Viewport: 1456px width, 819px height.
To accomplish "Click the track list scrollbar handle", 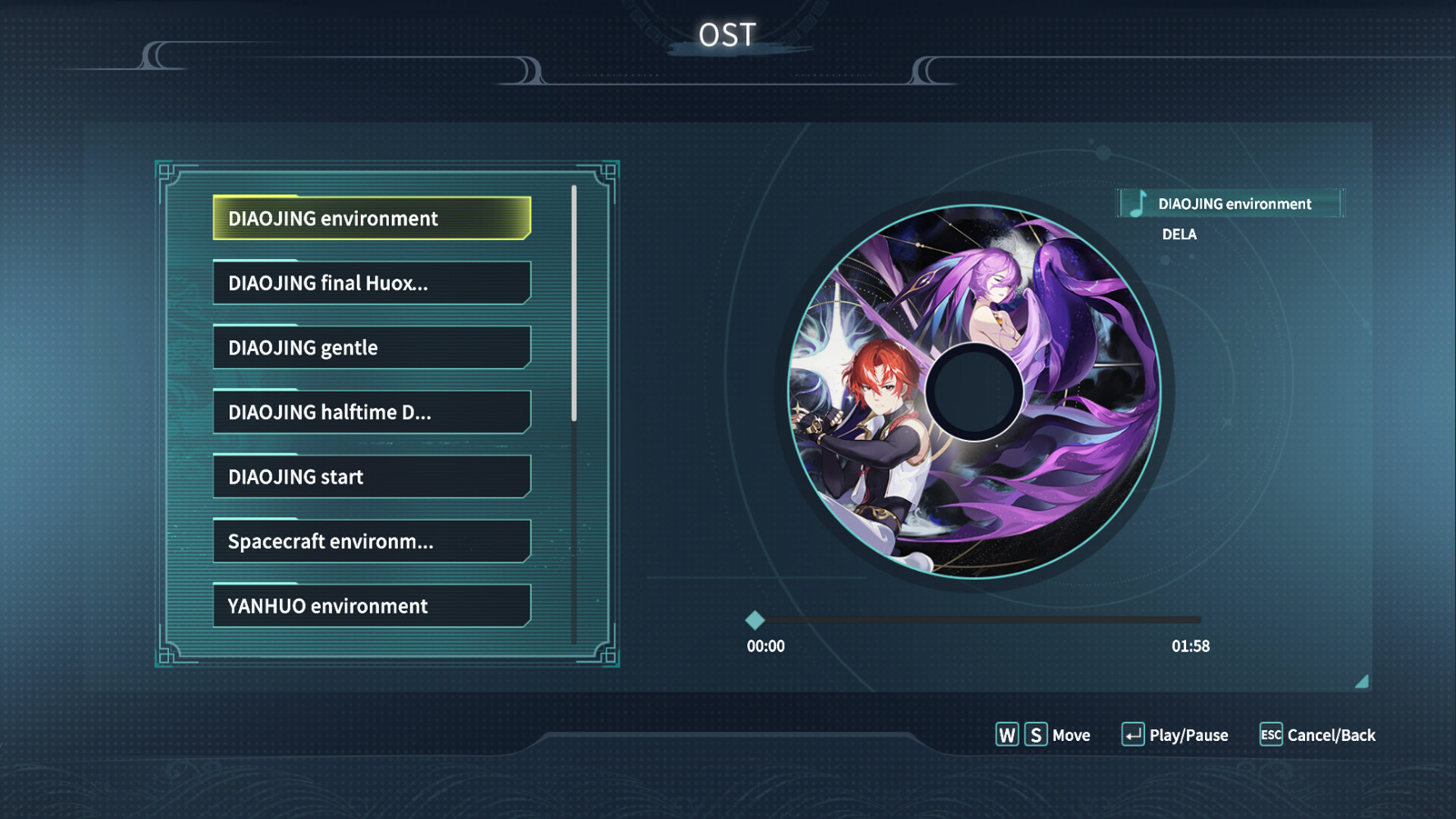I will [574, 303].
